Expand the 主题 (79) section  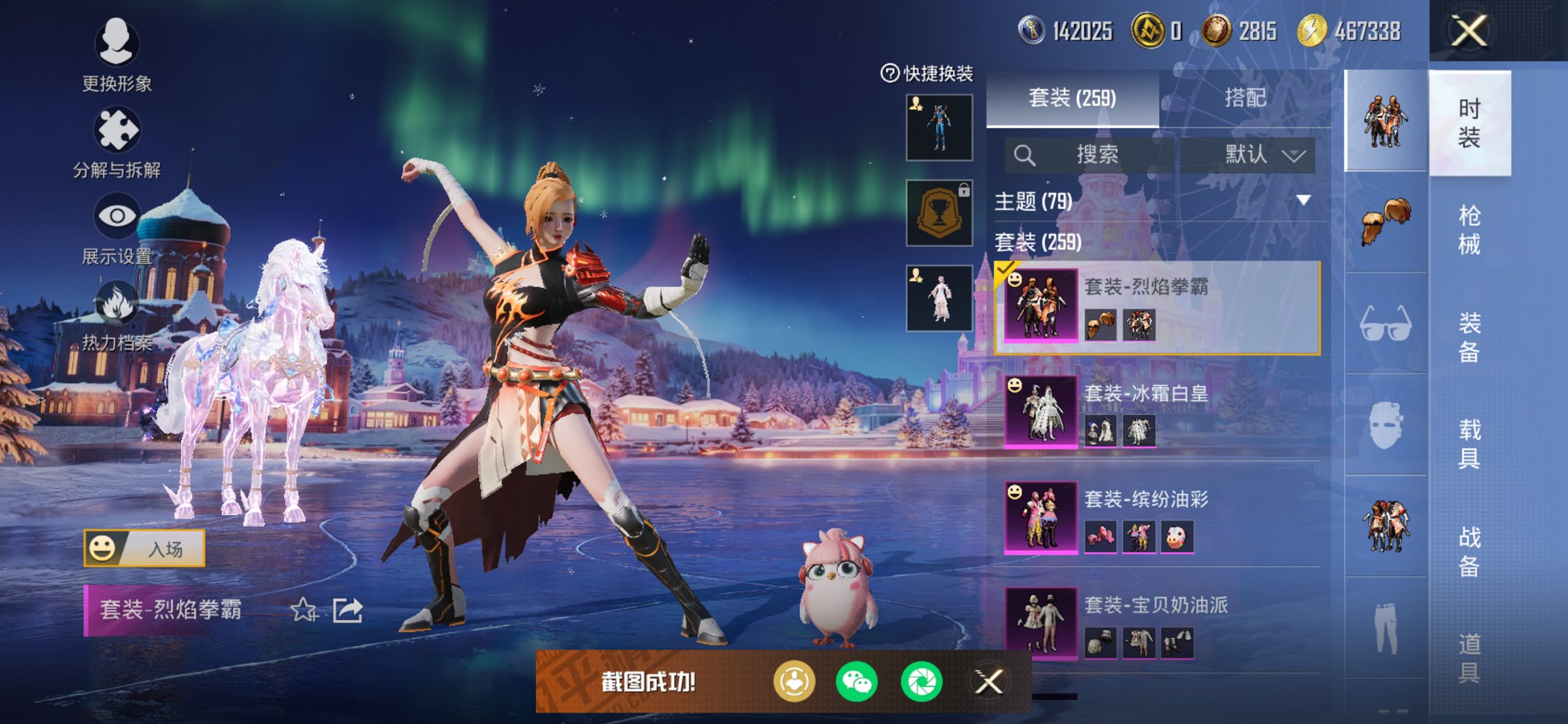coord(1303,200)
